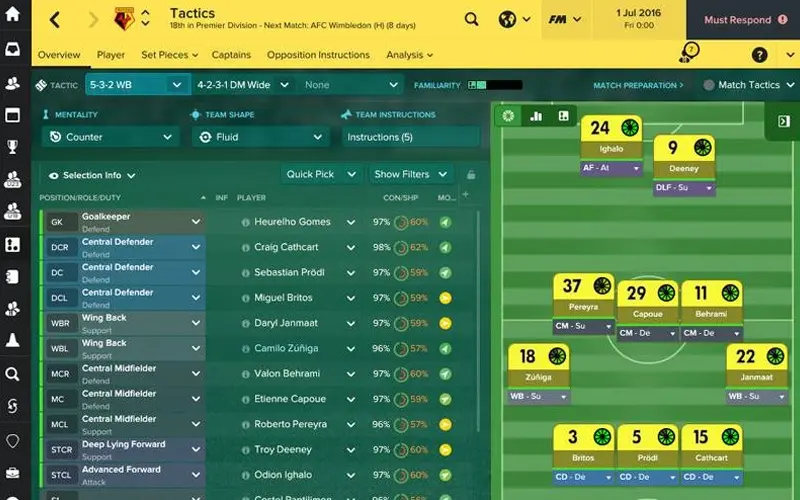Open Opposition Instructions tab

pyautogui.click(x=316, y=55)
